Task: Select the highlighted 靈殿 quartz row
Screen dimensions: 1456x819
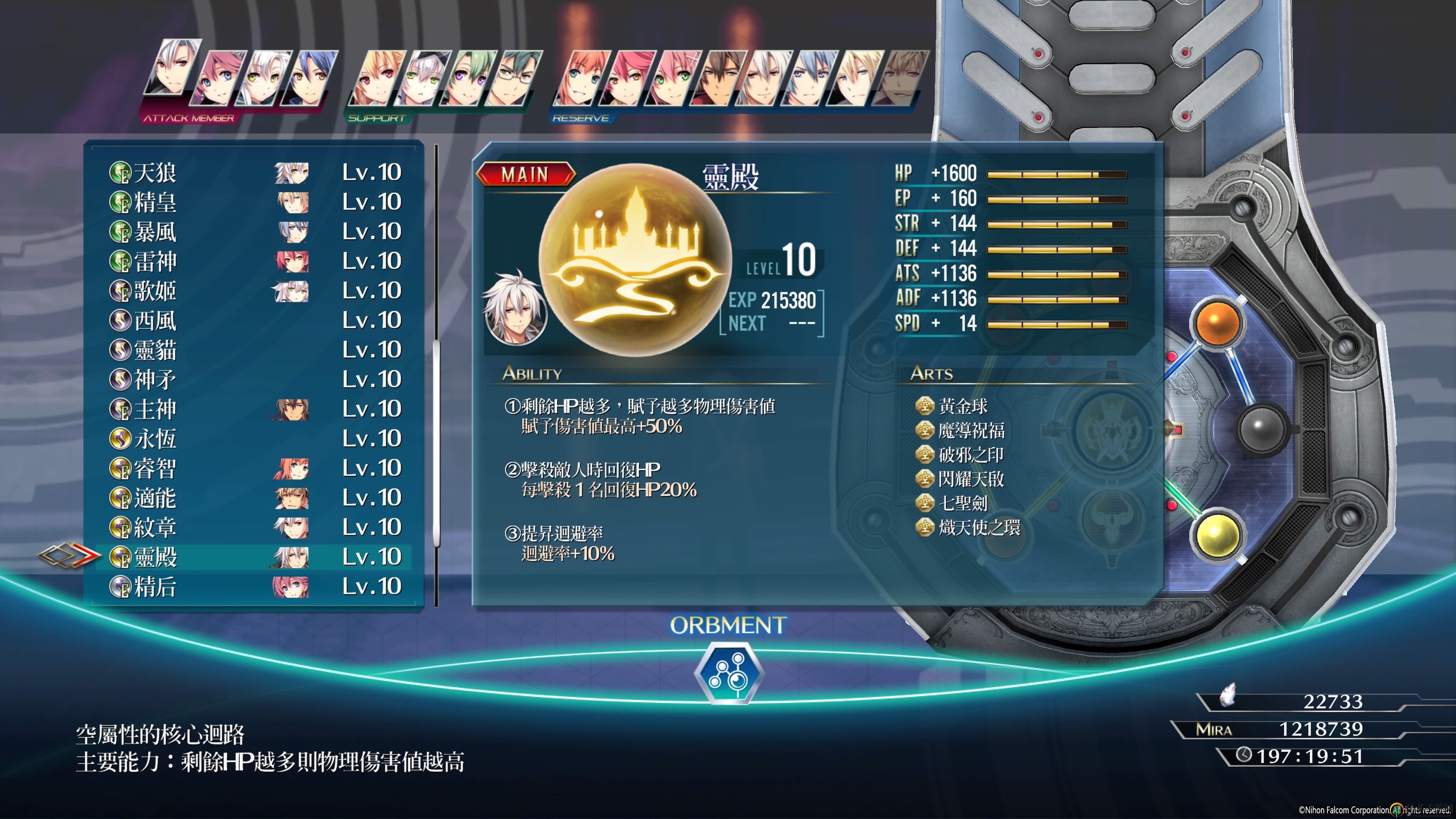Action: coord(254,557)
